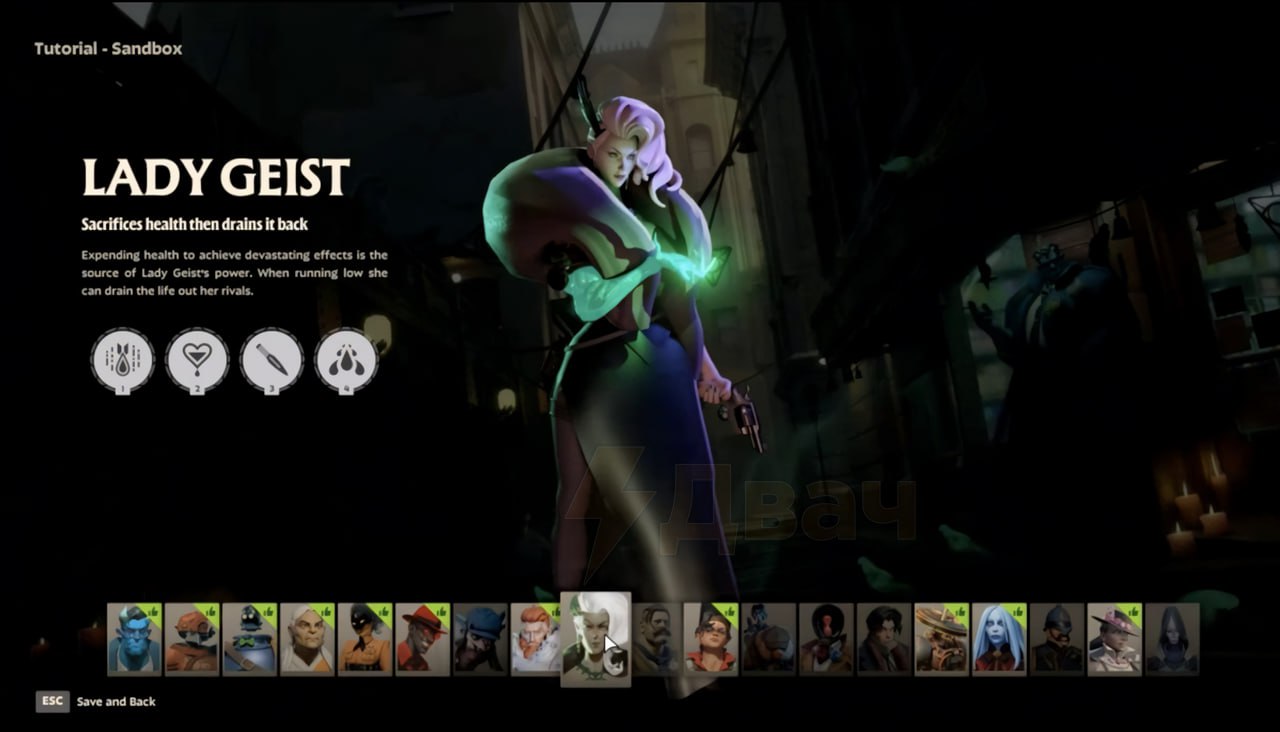This screenshot has width=1280, height=732.
Task: Choose the white-haired Grey Talon portrait
Action: point(307,638)
